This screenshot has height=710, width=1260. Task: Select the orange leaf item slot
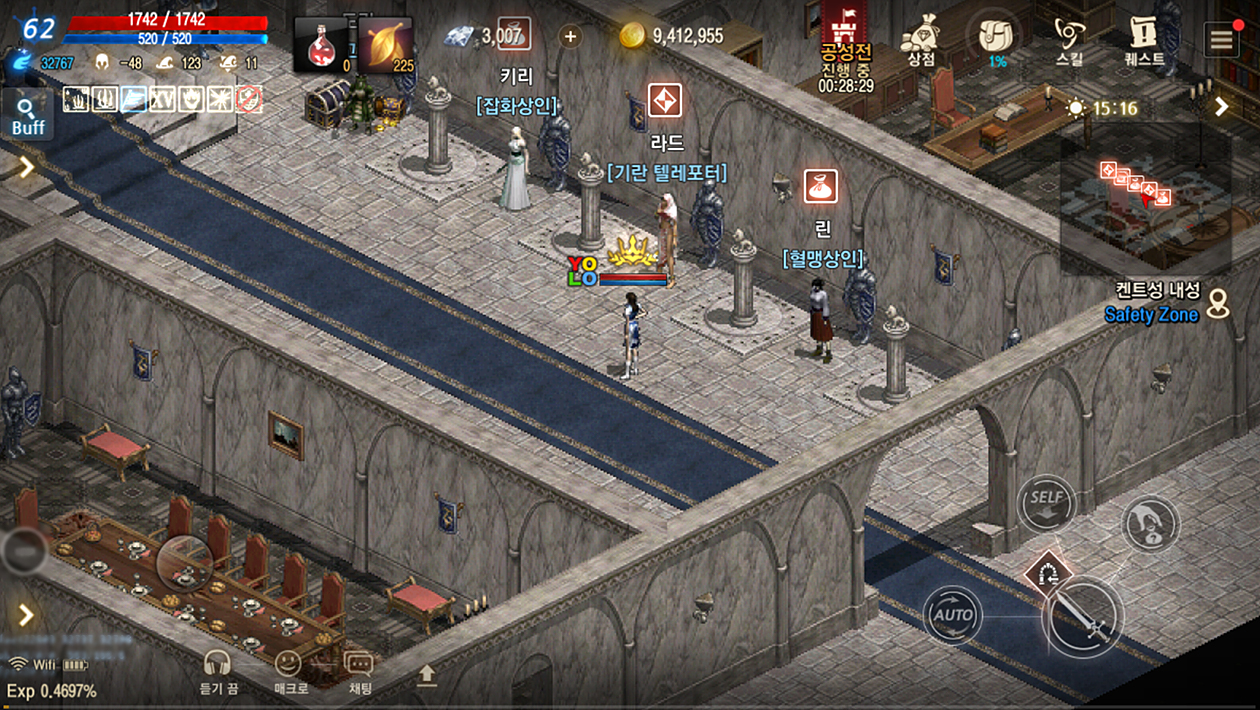[385, 45]
